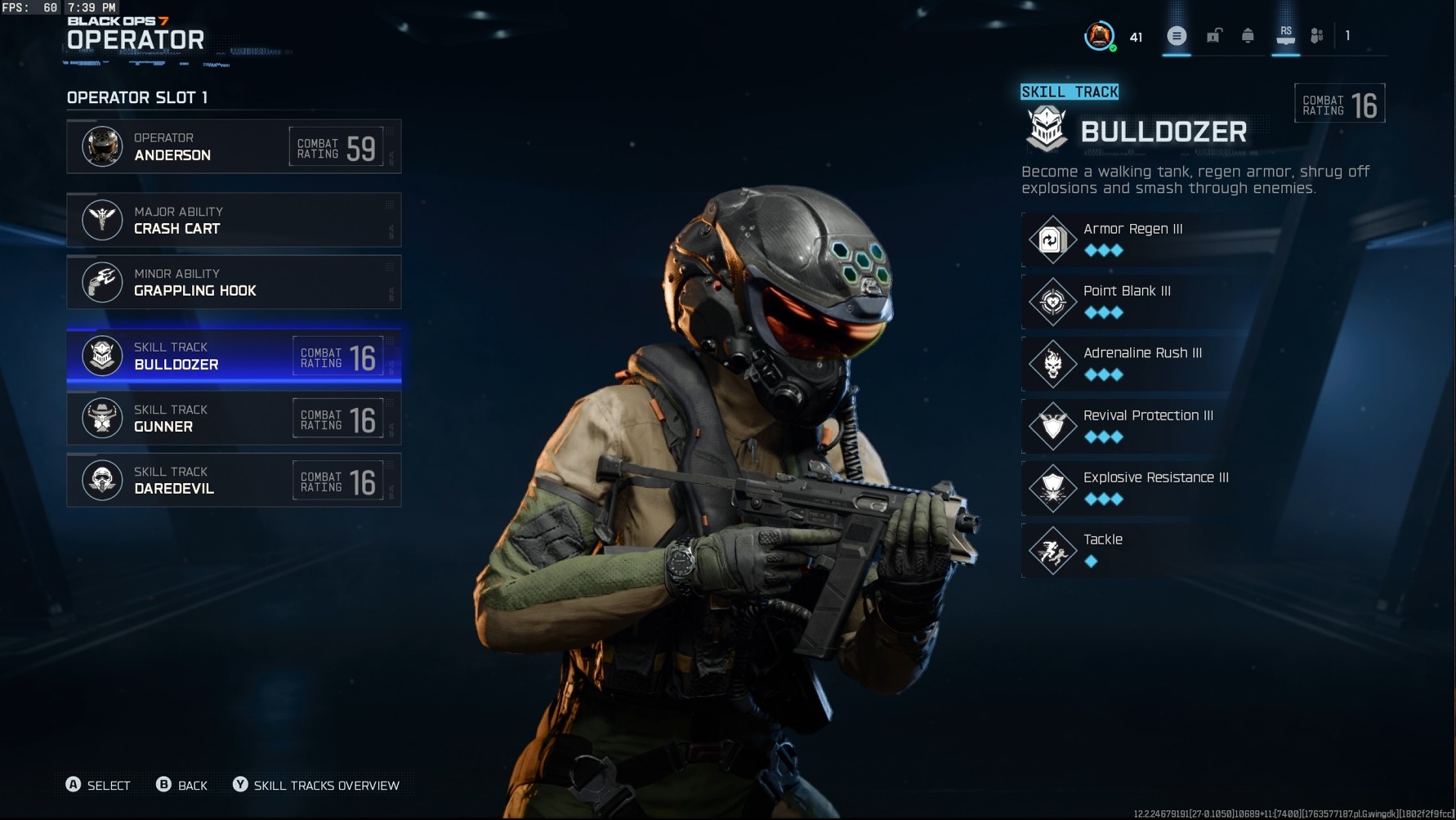Click the unlocked padlock icon at top right
Image resolution: width=1456 pixels, height=820 pixels.
1213,36
